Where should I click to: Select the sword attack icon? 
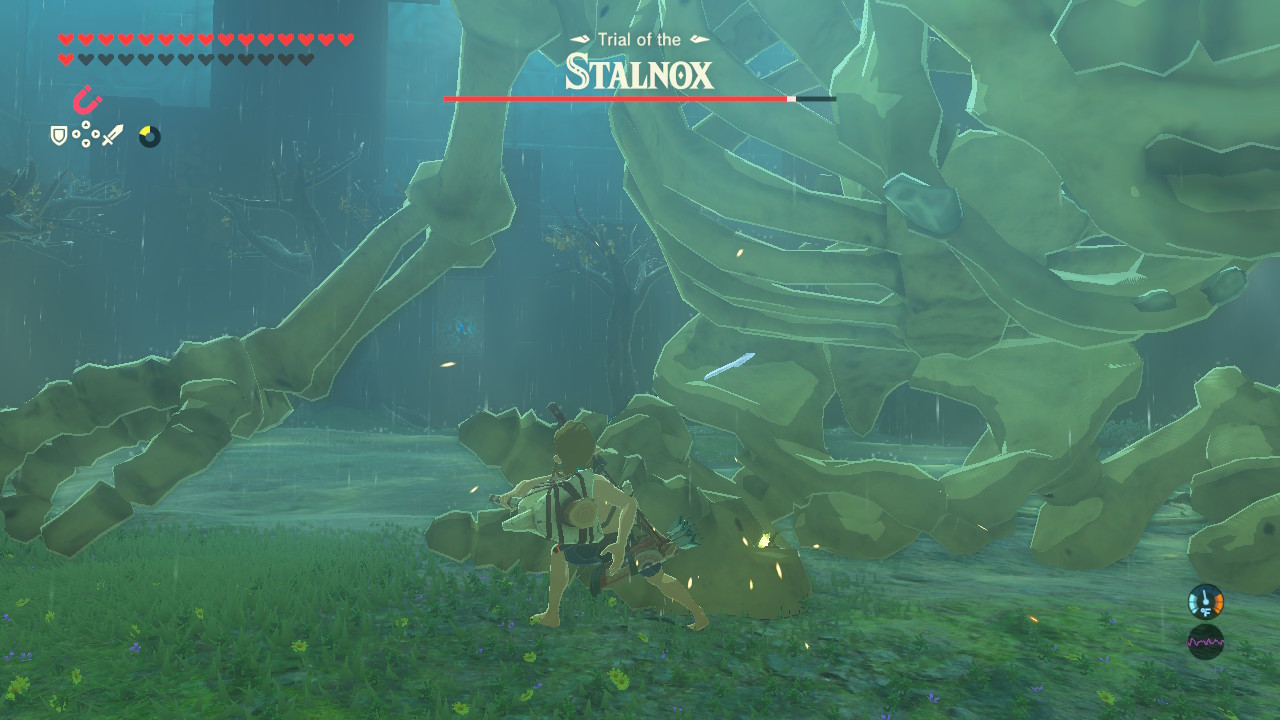click(110, 135)
